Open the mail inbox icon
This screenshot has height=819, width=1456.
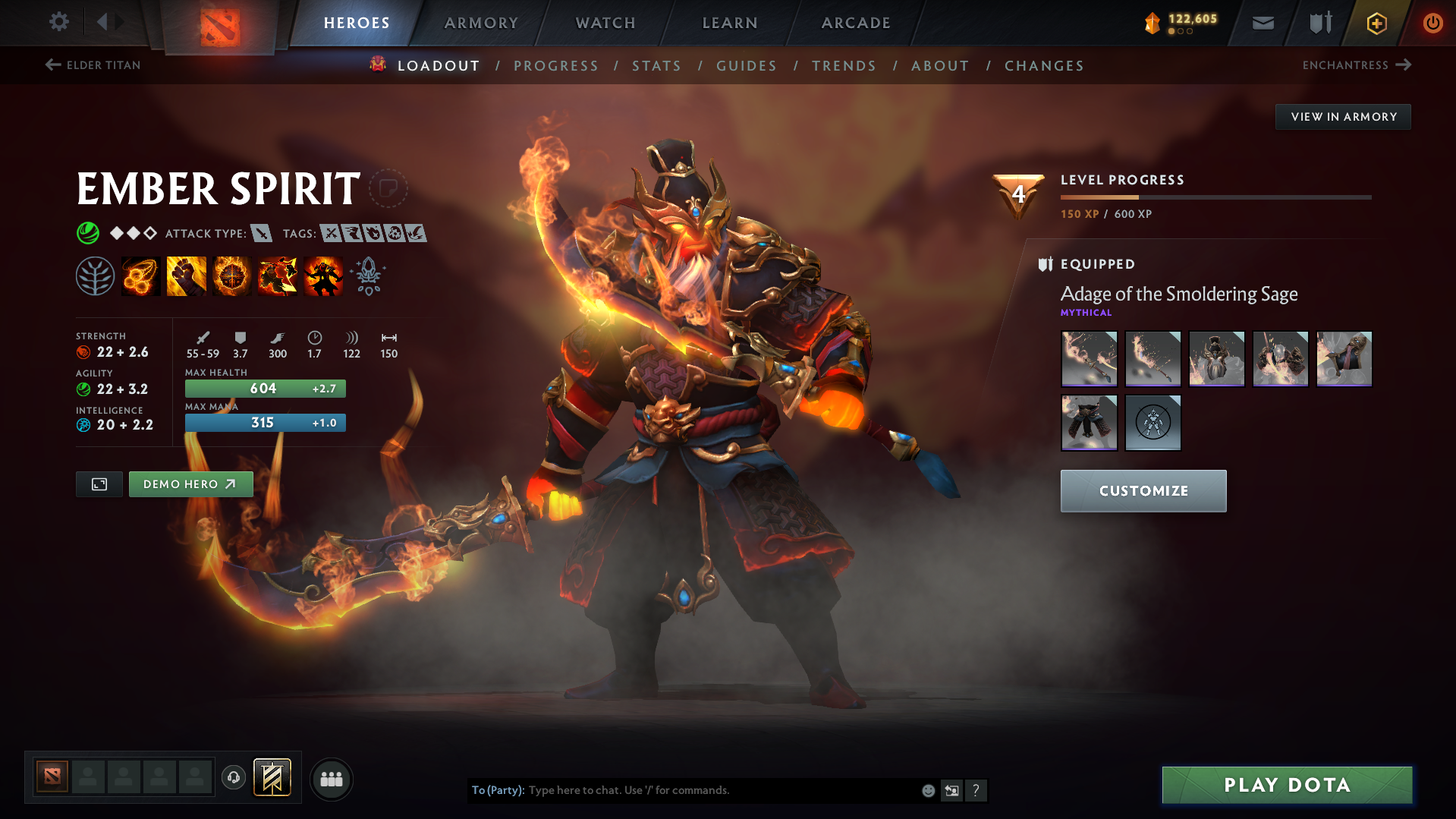click(1262, 23)
